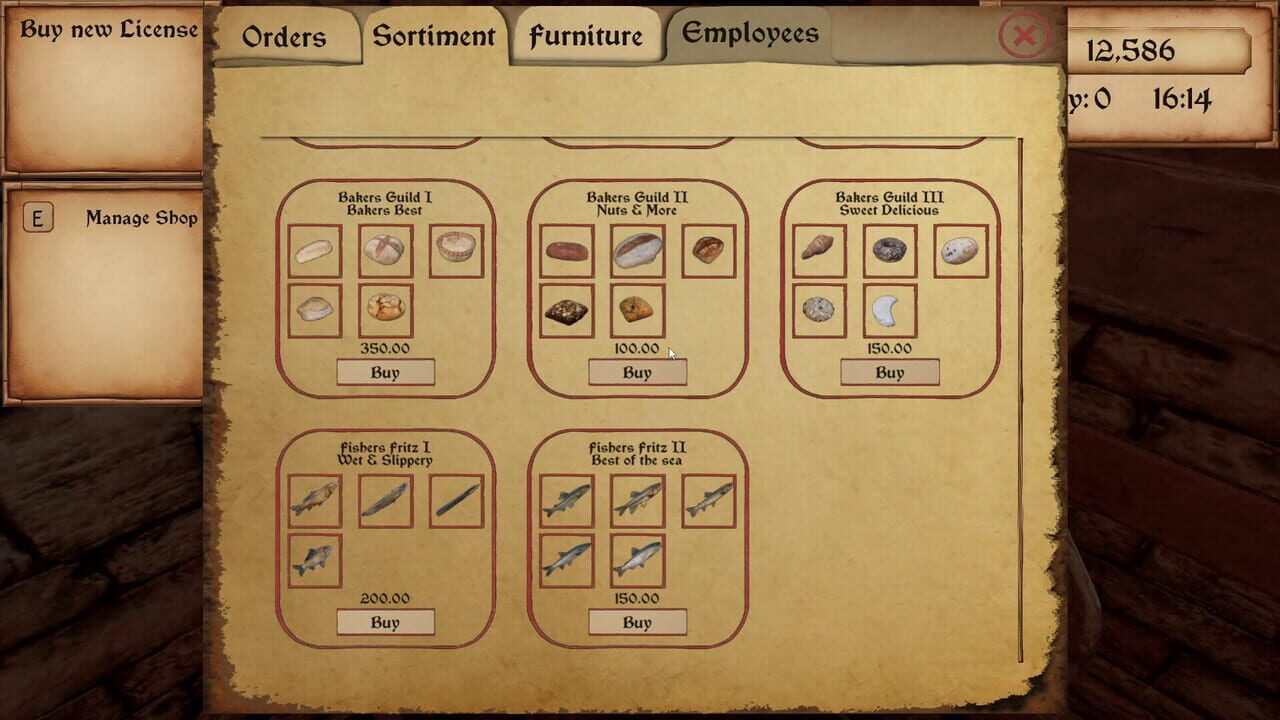Switch to the Orders tab
1280x720 pixels.
coord(284,37)
